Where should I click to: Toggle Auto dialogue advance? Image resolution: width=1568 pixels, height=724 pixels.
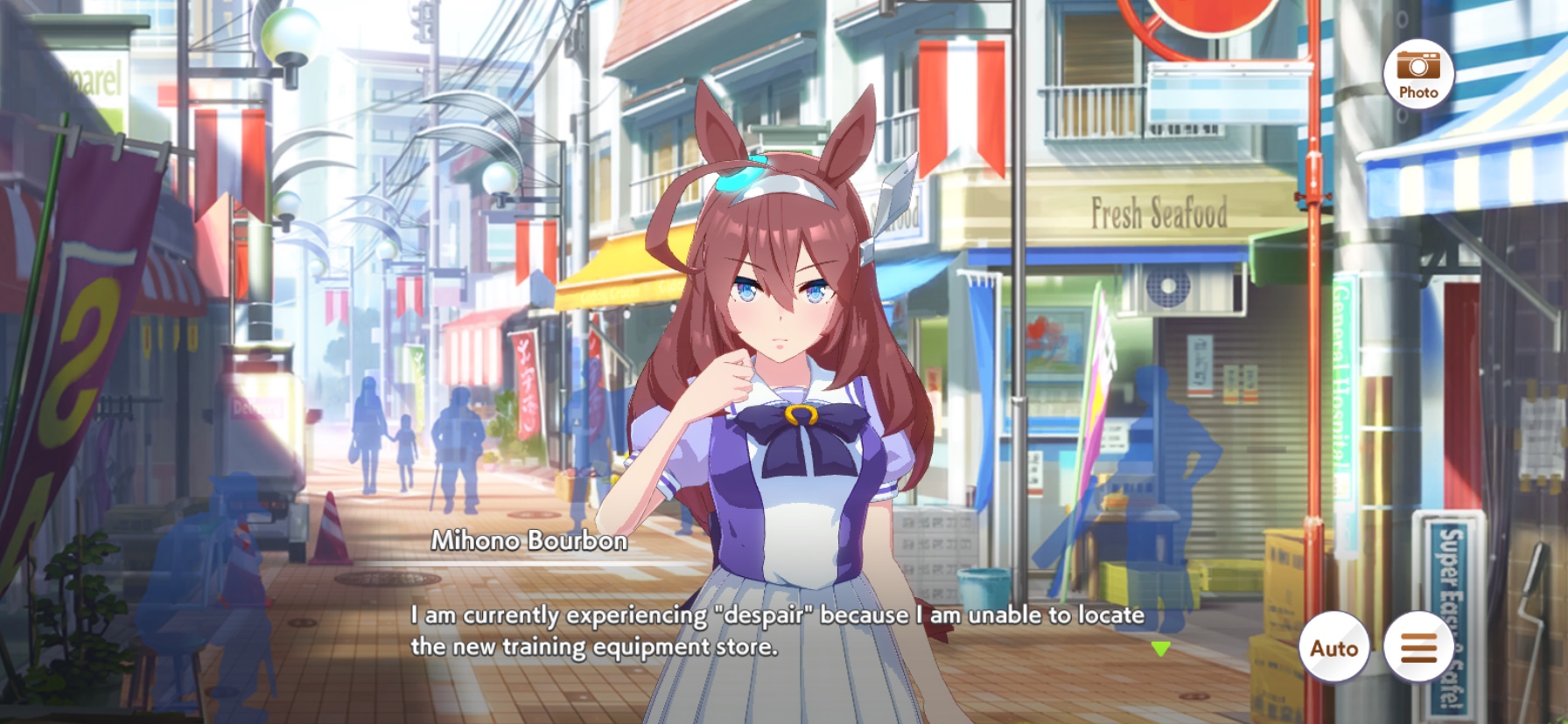point(1333,648)
